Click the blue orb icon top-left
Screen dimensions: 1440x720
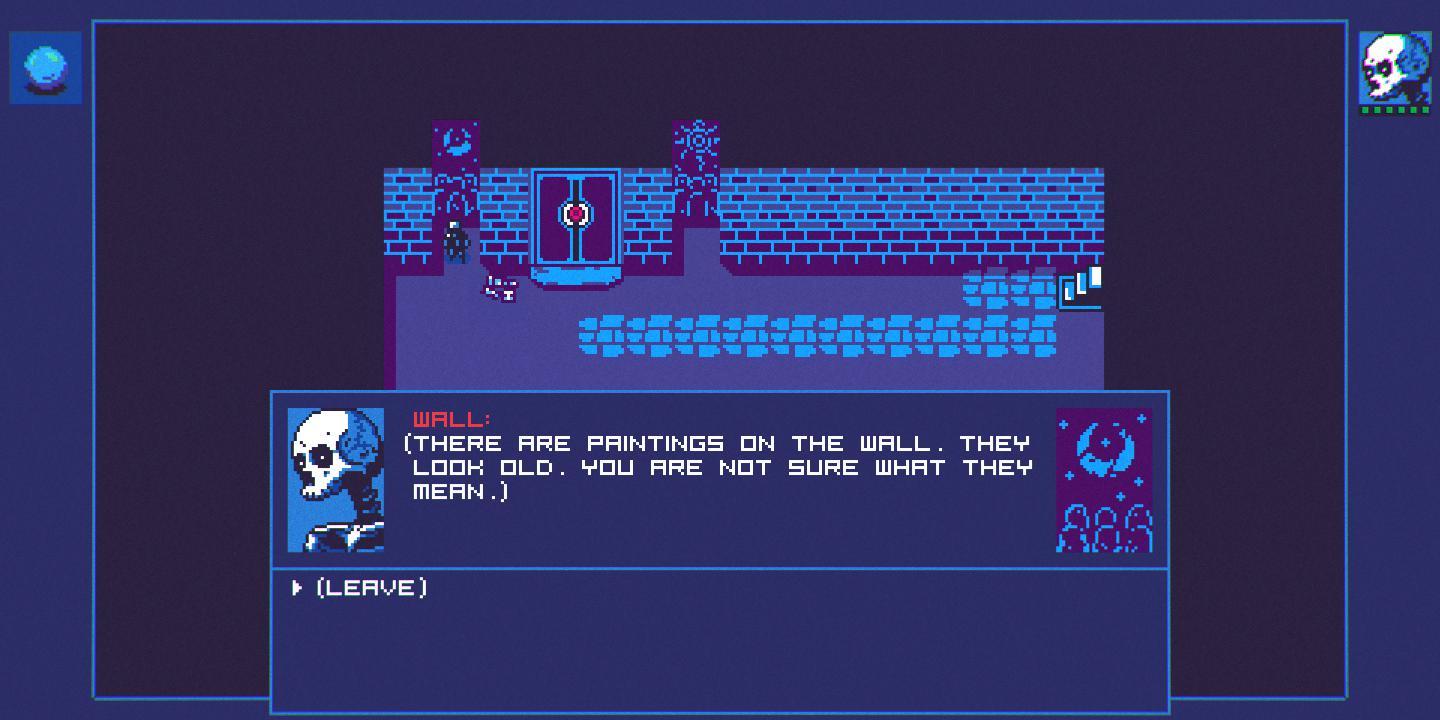pyautogui.click(x=44, y=66)
